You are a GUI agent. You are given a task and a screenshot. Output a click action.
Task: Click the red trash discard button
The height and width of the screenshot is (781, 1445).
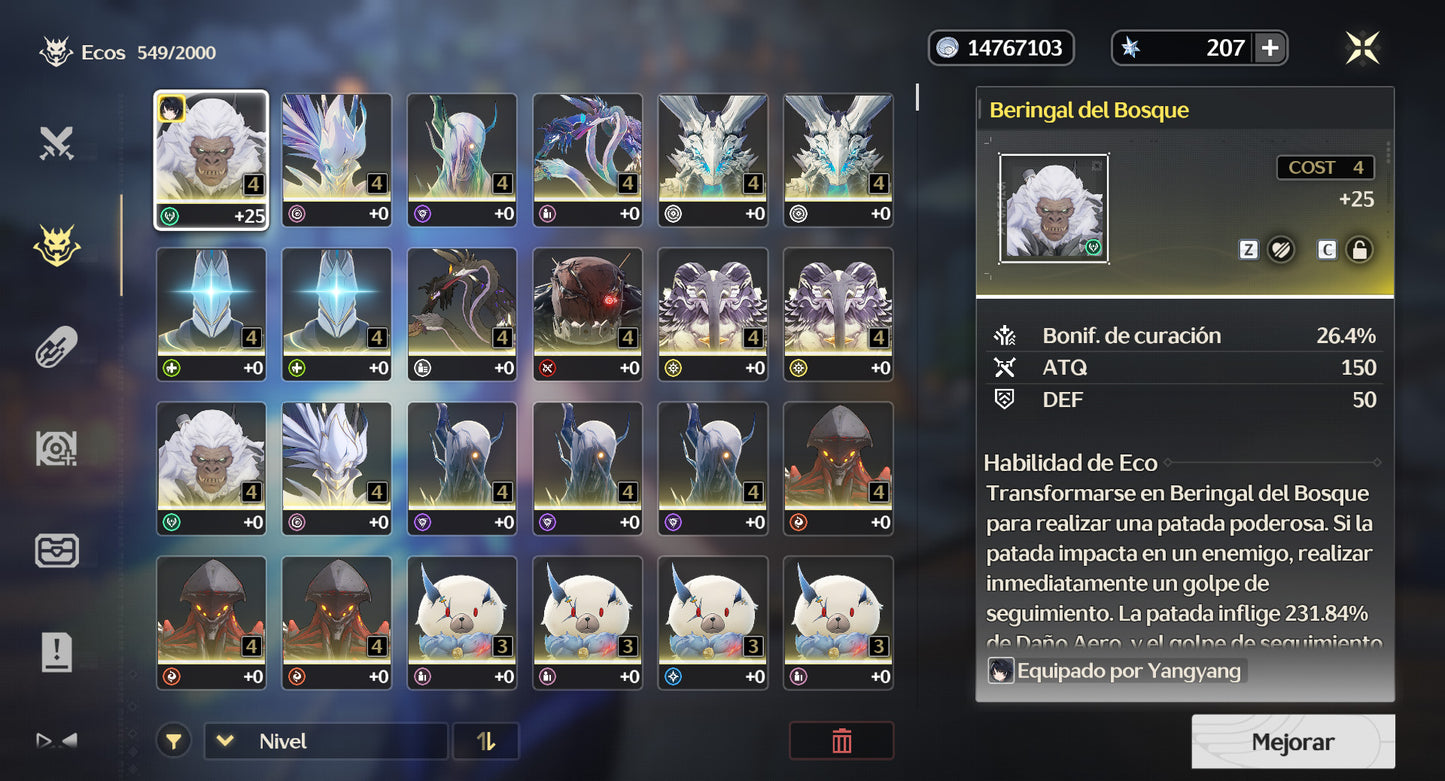(x=841, y=741)
